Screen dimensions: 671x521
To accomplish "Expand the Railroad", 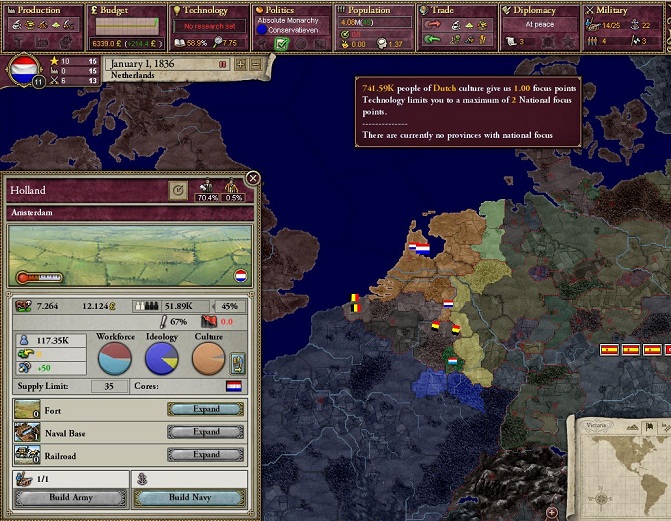I will click(x=206, y=455).
